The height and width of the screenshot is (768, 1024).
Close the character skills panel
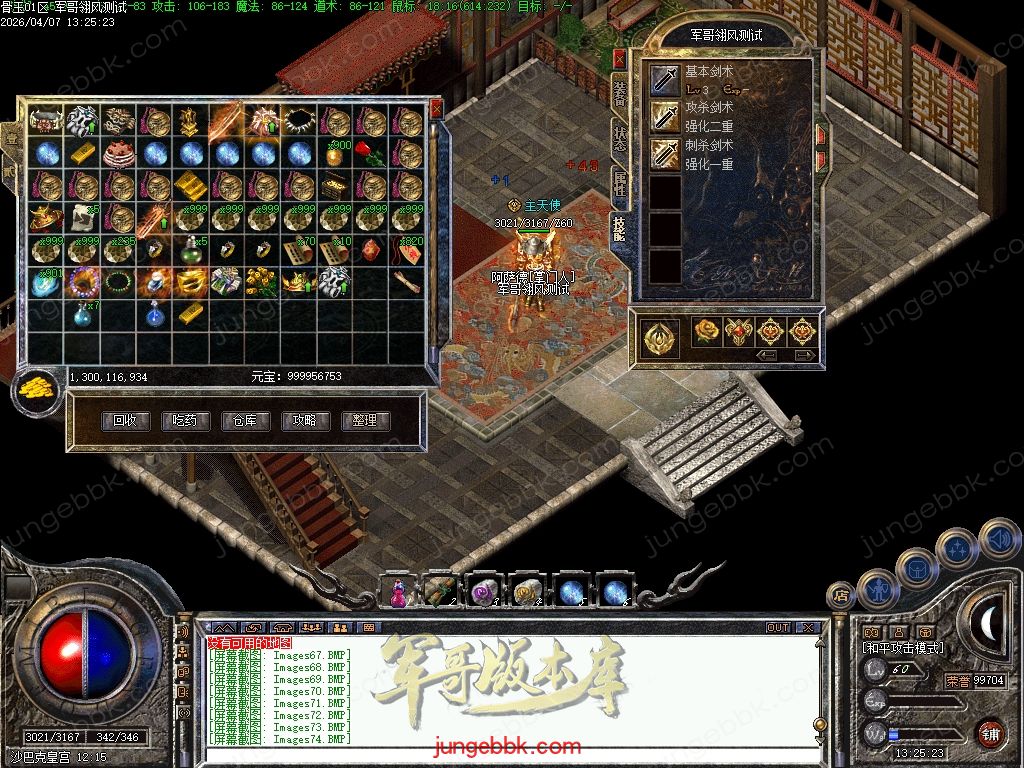pyautogui.click(x=619, y=58)
